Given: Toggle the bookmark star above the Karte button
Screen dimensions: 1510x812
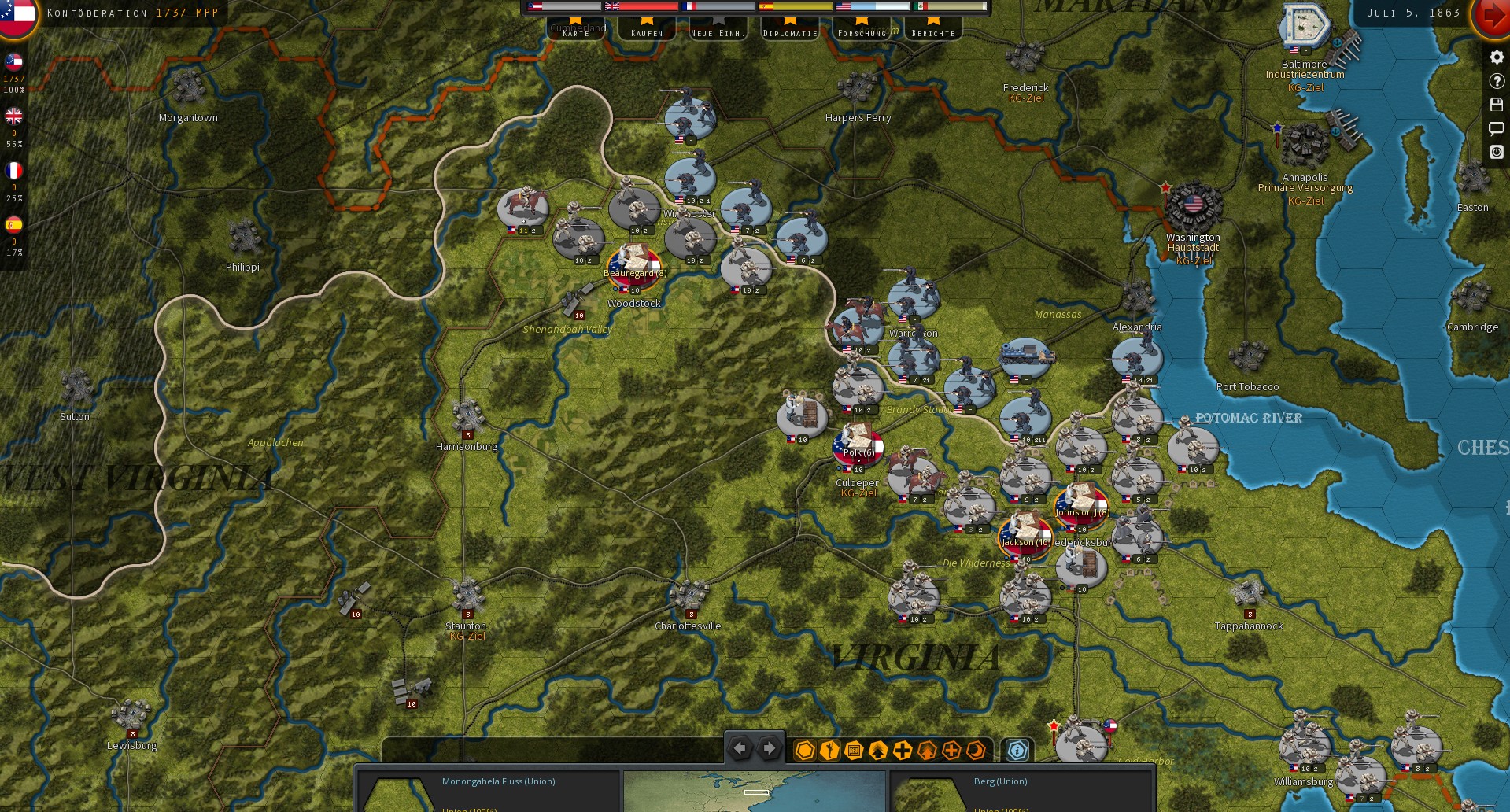Looking at the screenshot, I should pos(576,22).
